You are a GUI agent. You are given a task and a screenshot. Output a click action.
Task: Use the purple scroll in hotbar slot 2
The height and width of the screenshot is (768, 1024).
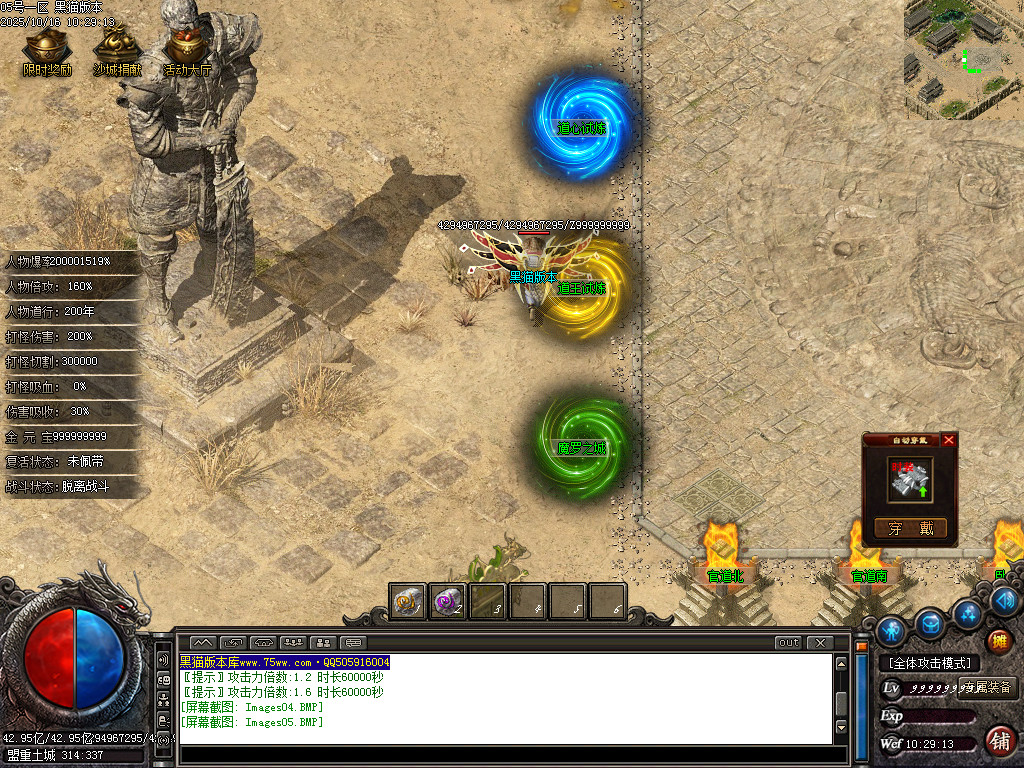coord(447,602)
